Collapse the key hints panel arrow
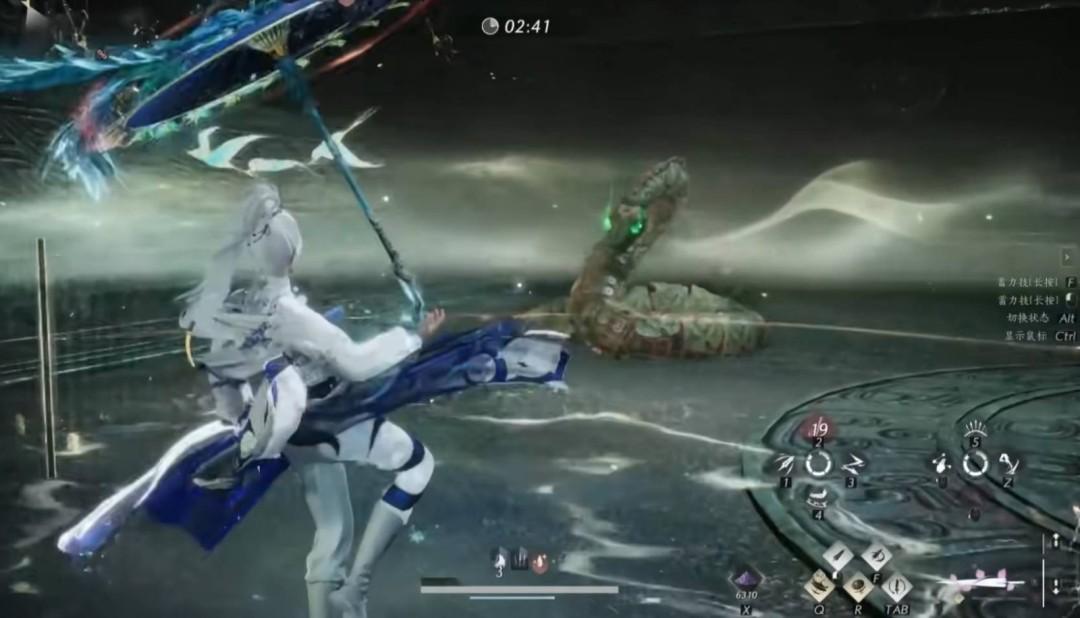 pos(1068,257)
